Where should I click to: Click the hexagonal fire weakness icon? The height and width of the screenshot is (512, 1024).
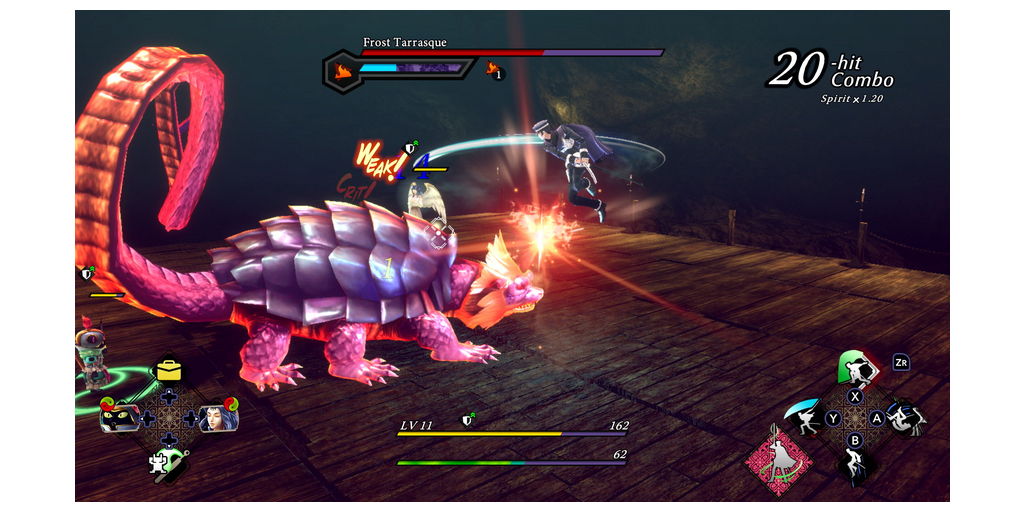(x=341, y=71)
